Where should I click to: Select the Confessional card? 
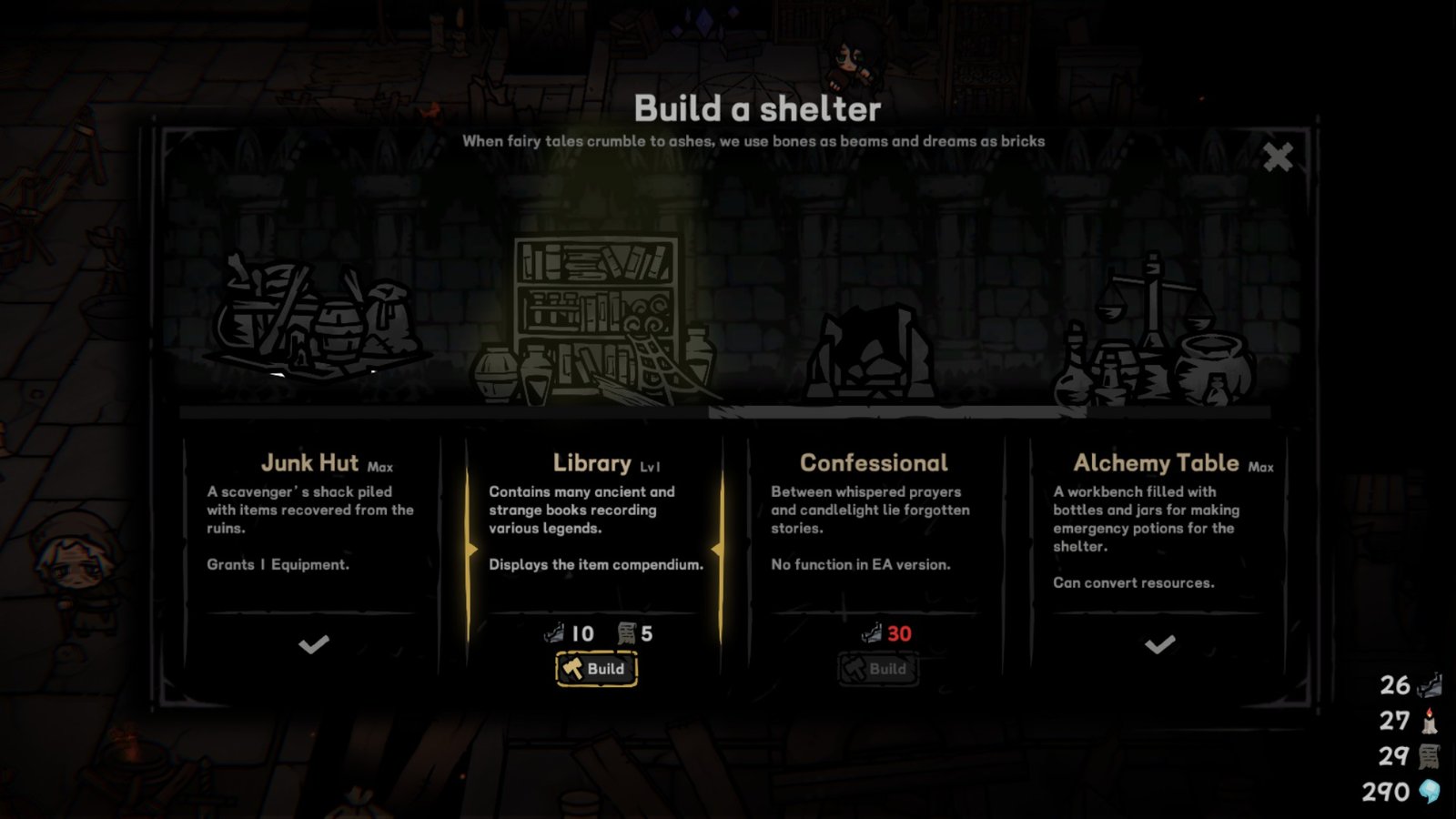point(874,528)
